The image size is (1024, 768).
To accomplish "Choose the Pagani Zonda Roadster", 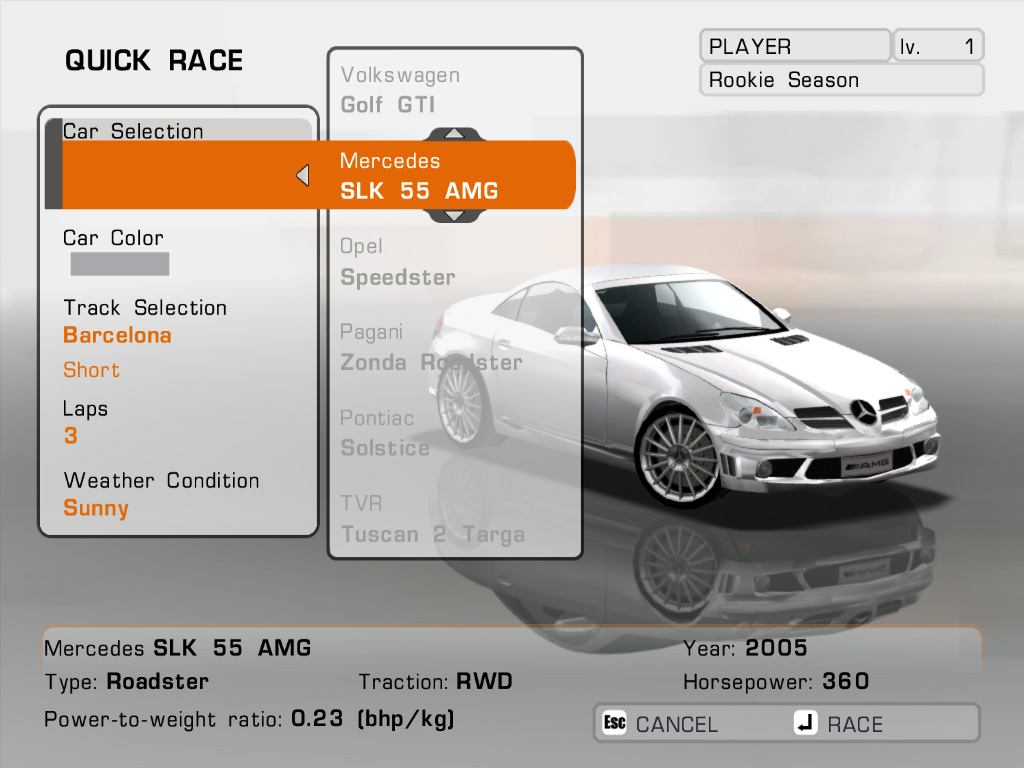I will tap(431, 347).
